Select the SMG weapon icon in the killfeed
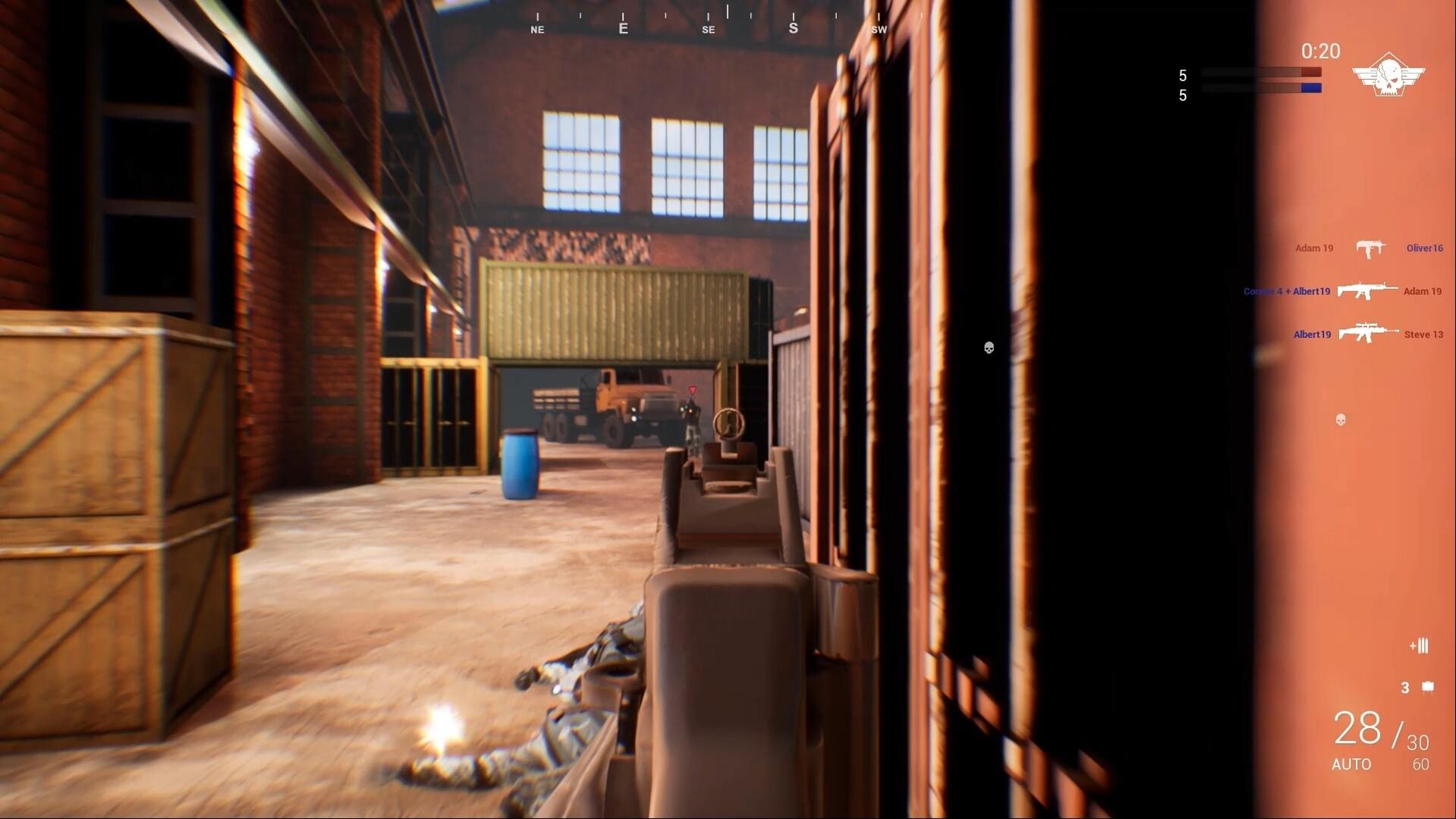 1369,248
